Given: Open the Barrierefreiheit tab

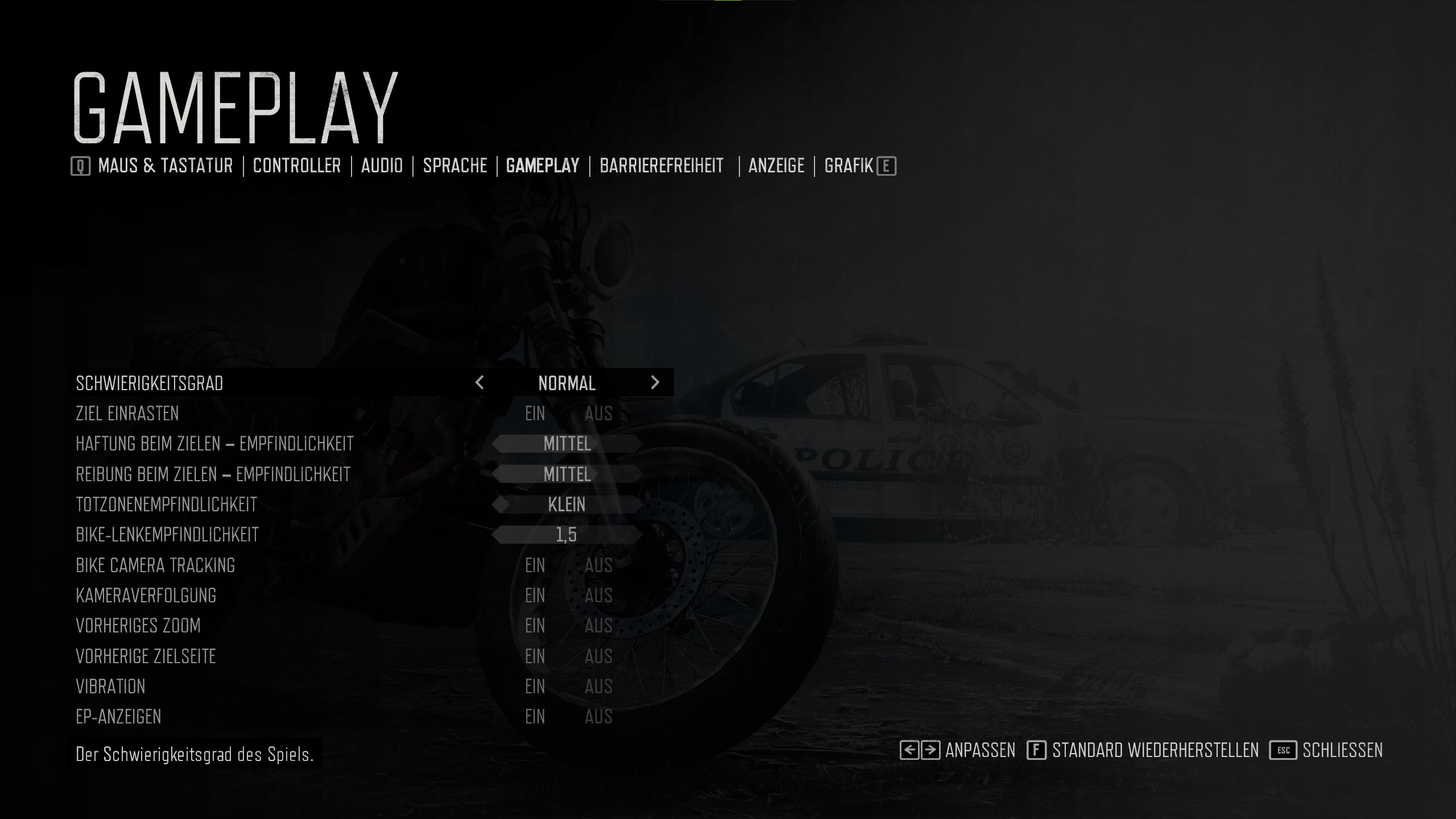Looking at the screenshot, I should pyautogui.click(x=661, y=166).
